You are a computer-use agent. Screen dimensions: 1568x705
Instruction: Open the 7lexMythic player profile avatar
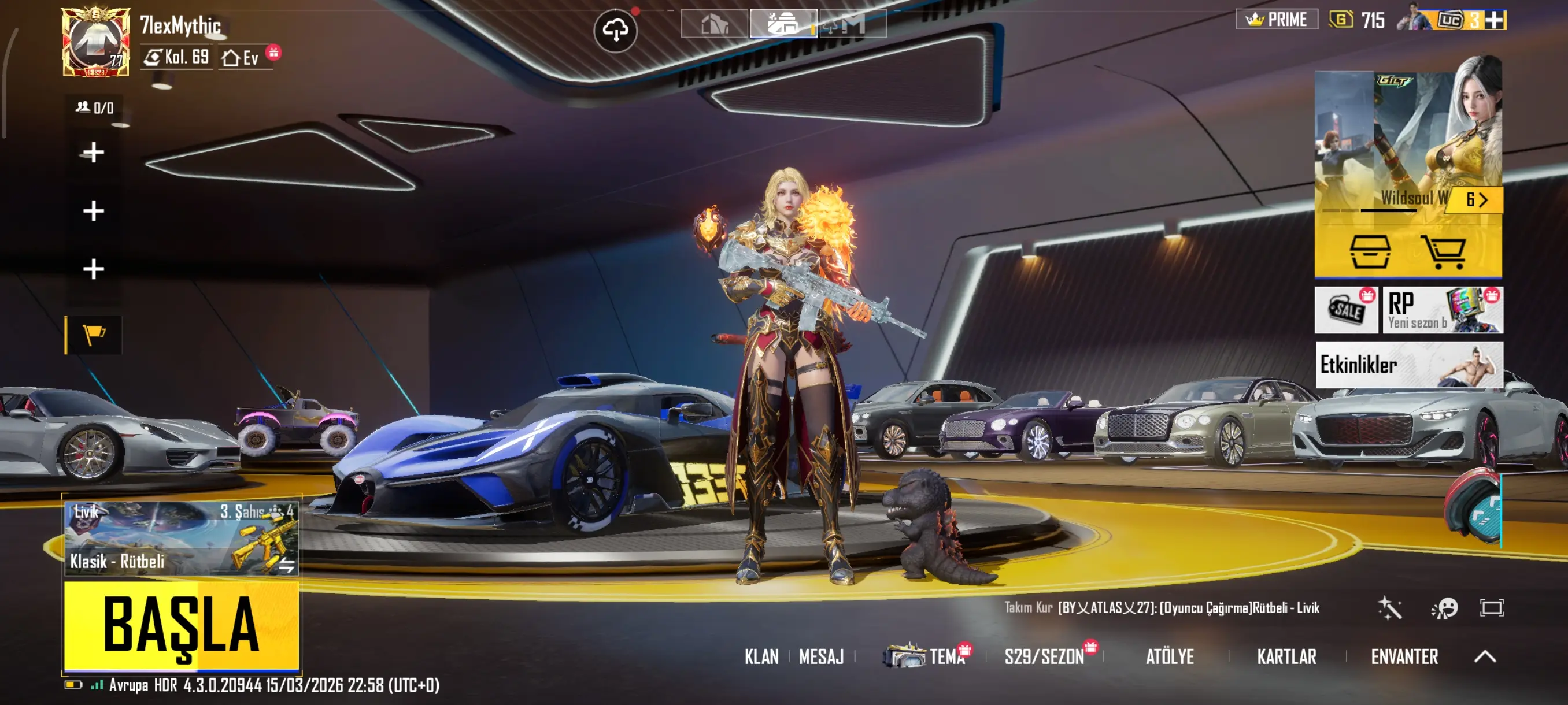coord(95,42)
